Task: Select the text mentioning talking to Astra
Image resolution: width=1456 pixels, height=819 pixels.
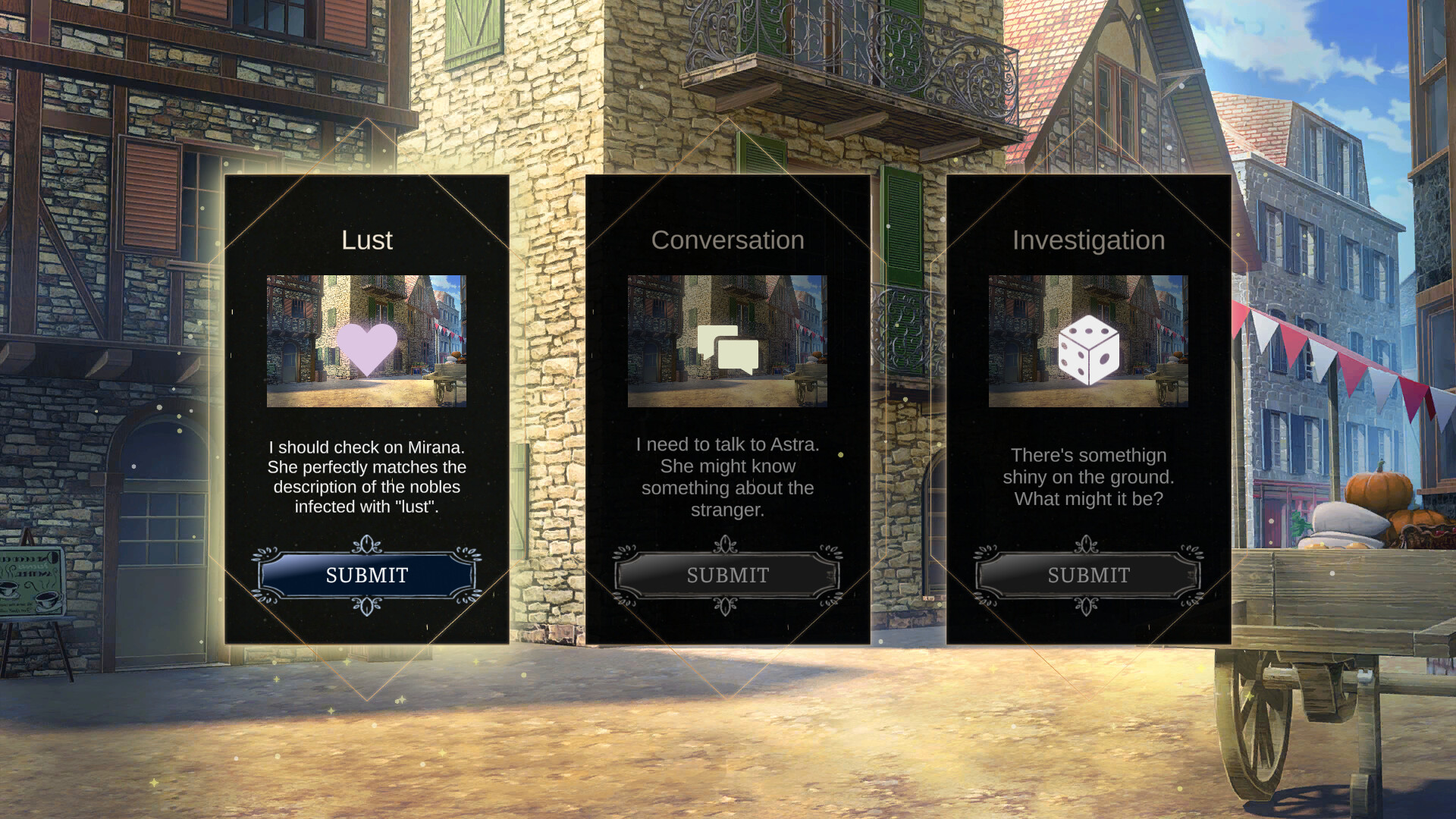Action: tap(727, 478)
